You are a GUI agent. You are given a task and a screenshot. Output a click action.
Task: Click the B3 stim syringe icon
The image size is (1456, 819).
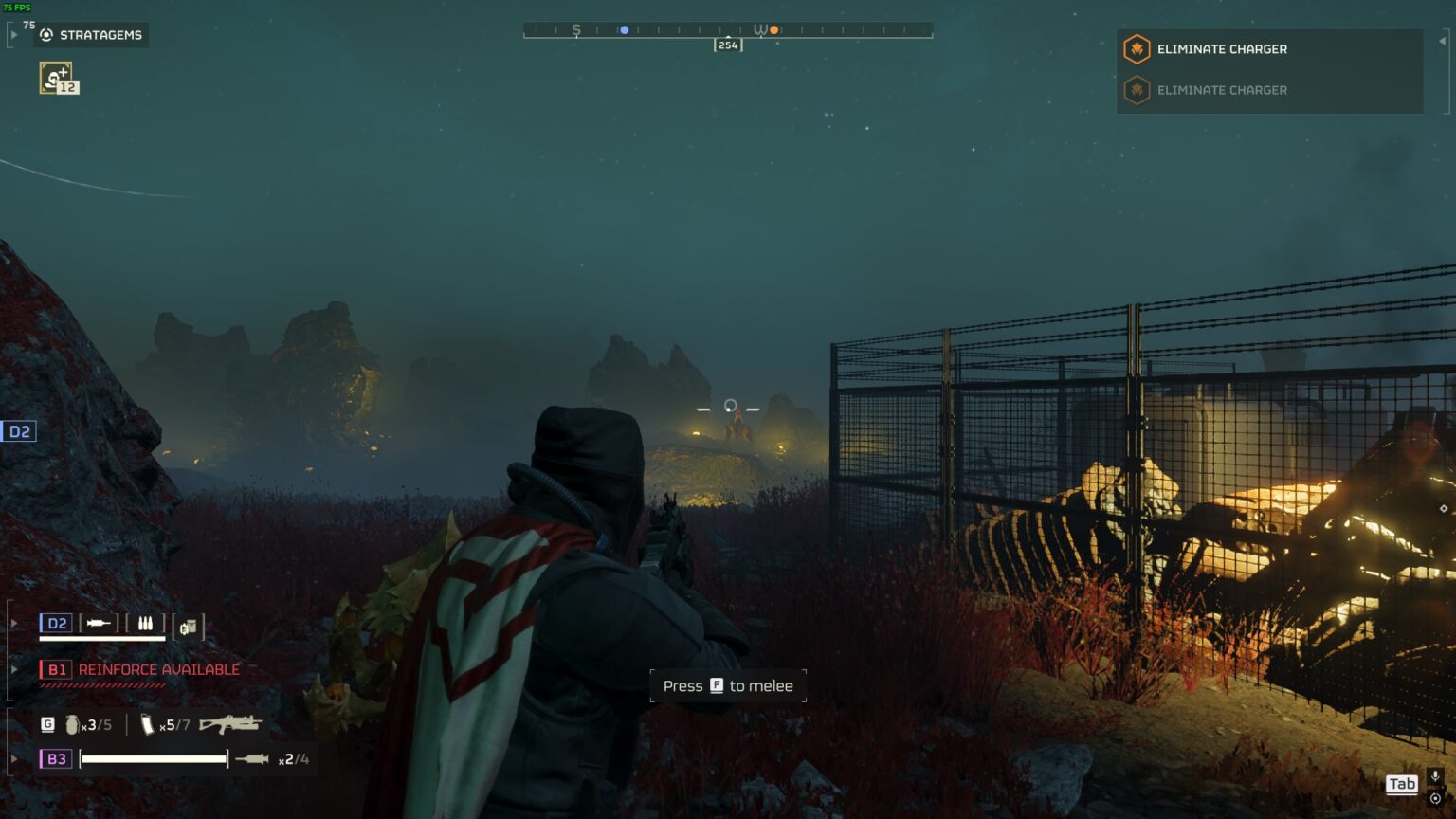point(252,759)
